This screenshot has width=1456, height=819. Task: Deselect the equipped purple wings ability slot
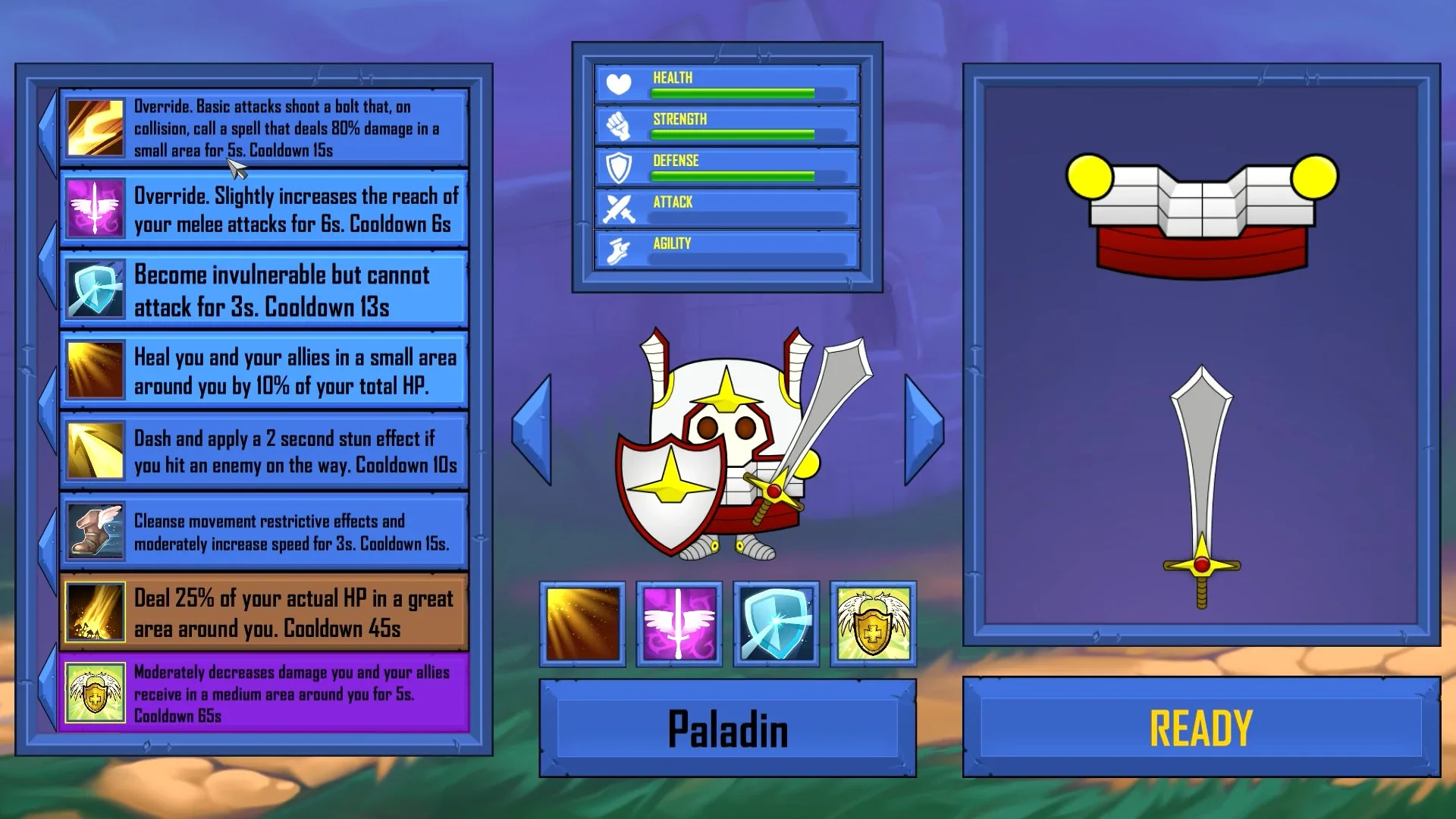pos(678,623)
